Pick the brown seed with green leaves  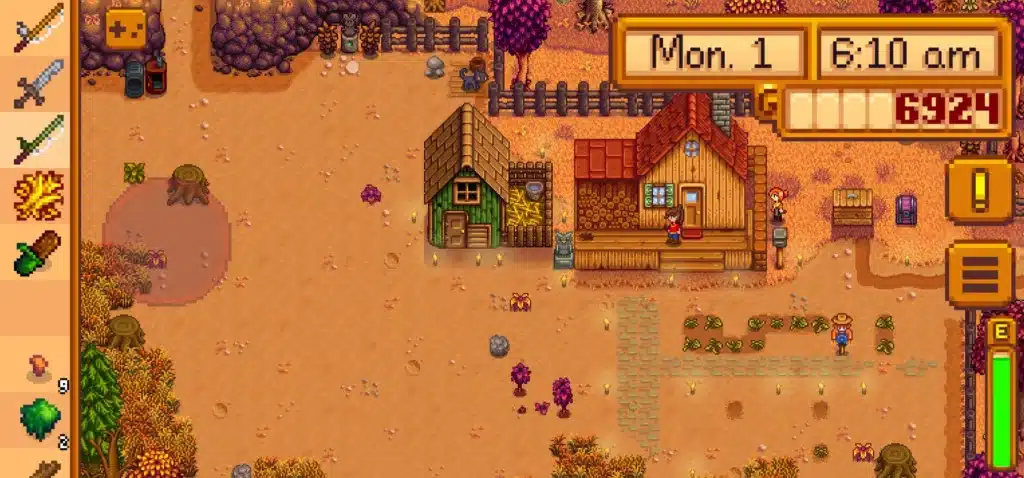[x=38, y=252]
